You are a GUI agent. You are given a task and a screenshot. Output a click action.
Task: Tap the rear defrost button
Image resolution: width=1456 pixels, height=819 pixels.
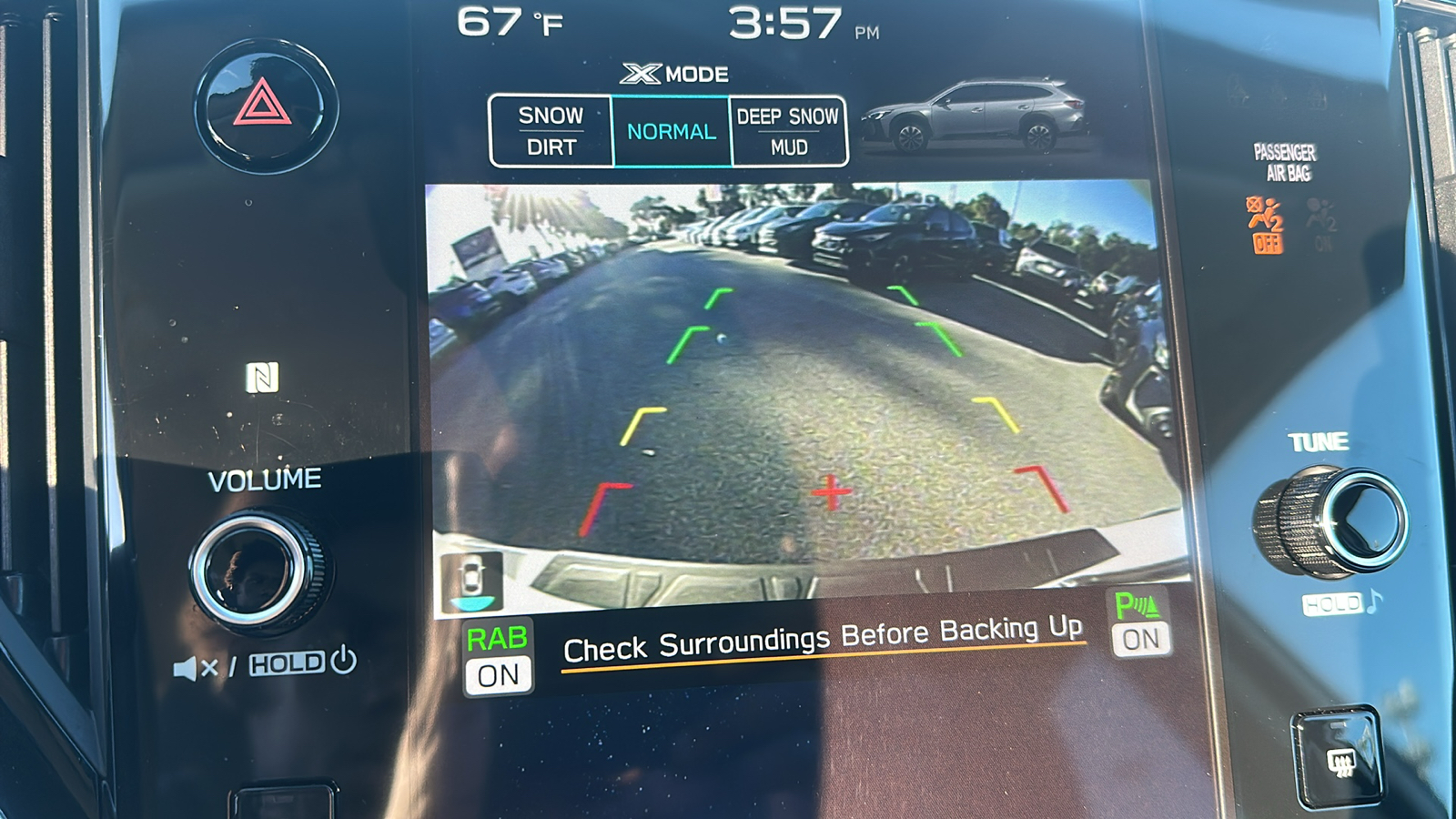click(1336, 755)
